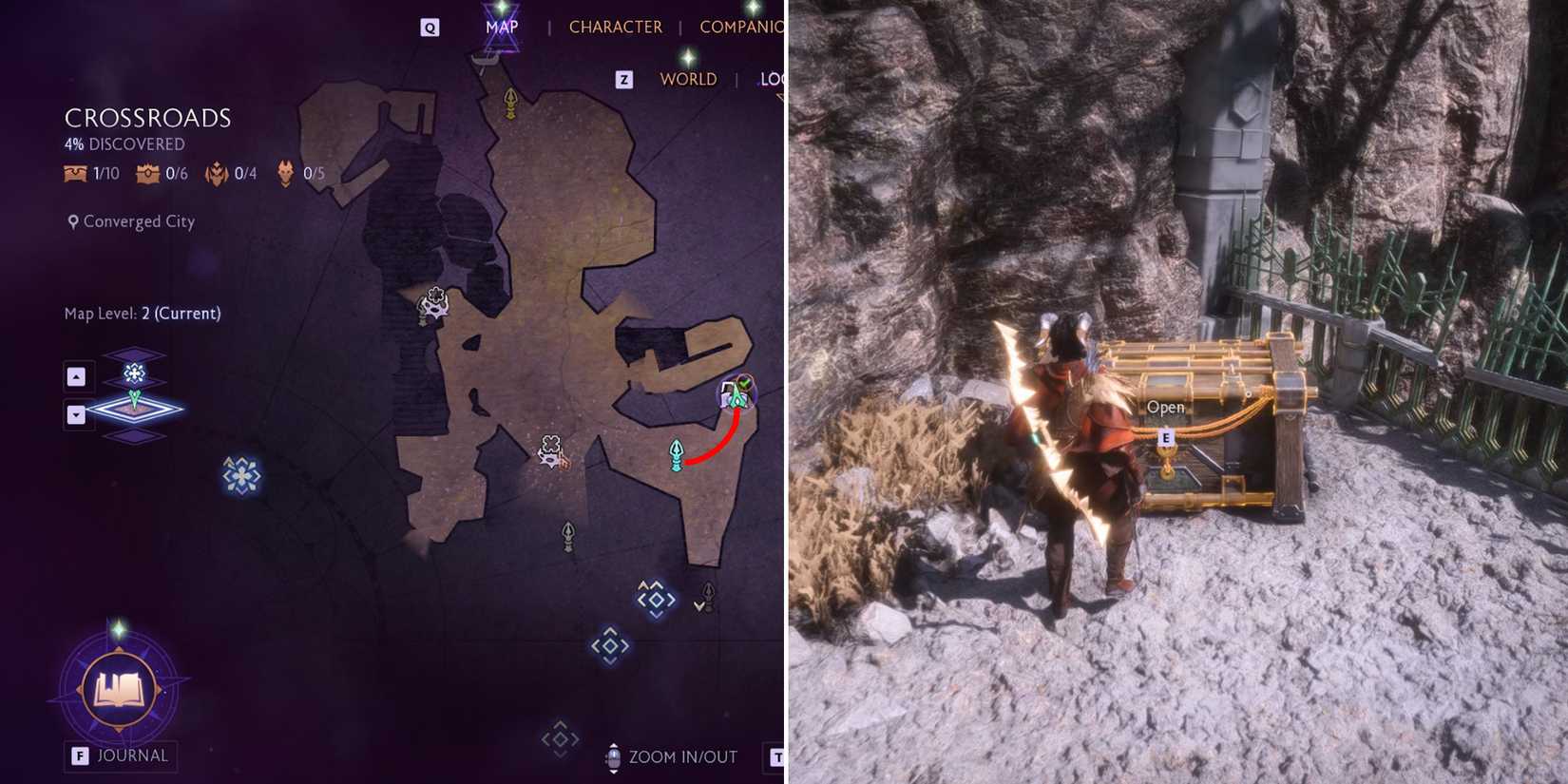Switch to the CHARACTER tab
The image size is (1568, 784).
(616, 26)
